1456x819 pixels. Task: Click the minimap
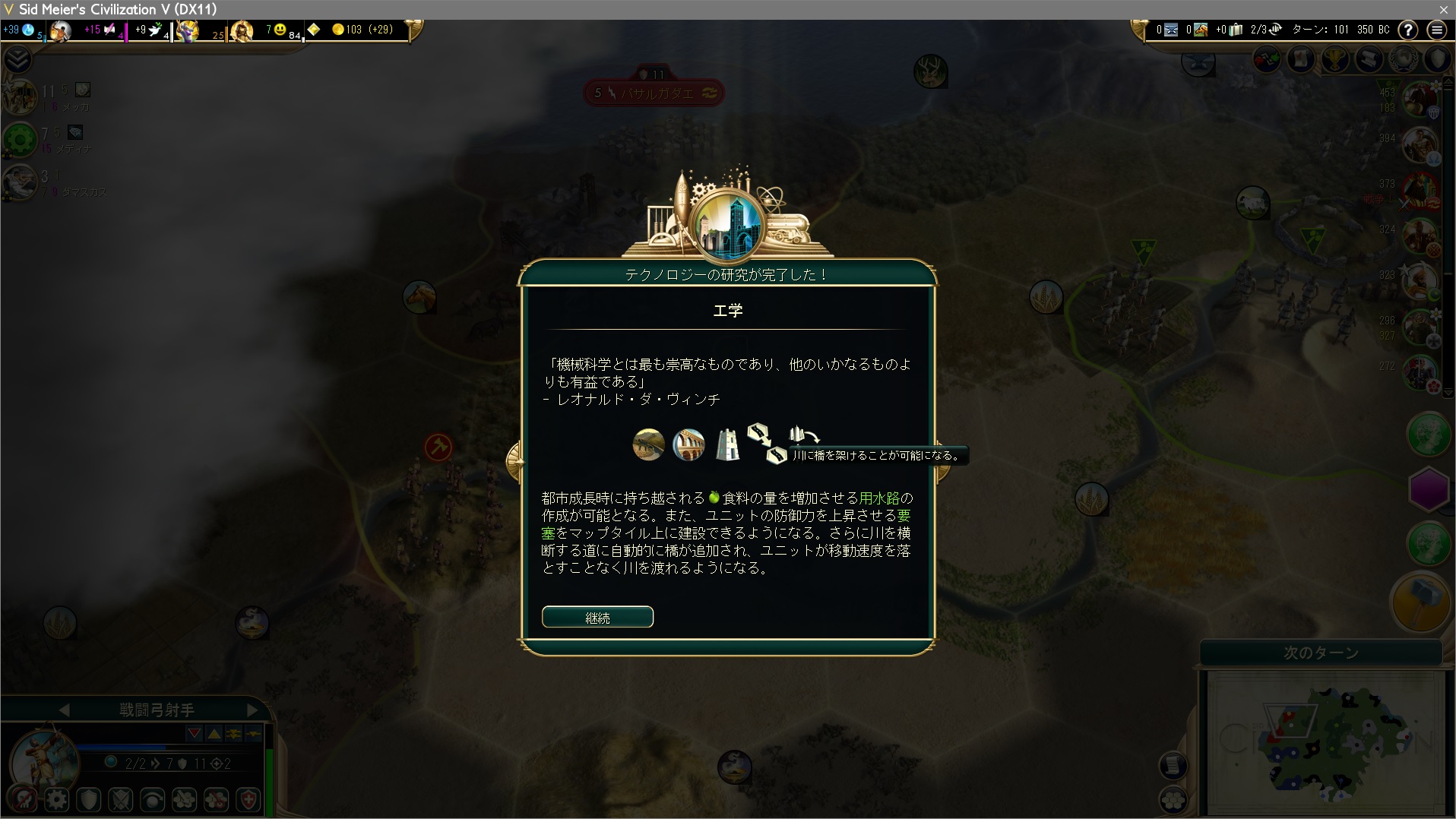pos(1326,742)
